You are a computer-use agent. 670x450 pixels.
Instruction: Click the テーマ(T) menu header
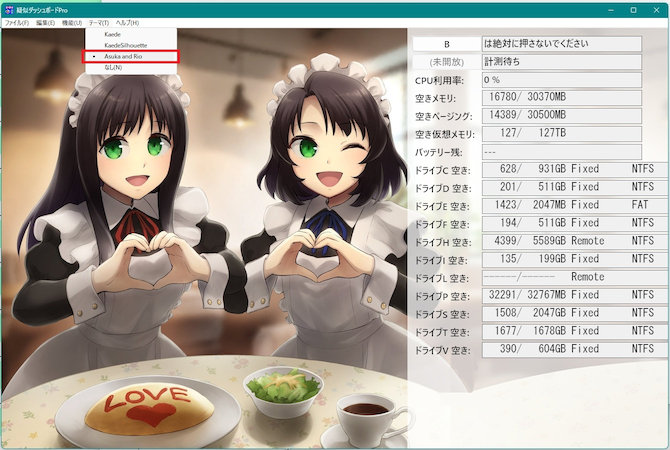click(99, 22)
